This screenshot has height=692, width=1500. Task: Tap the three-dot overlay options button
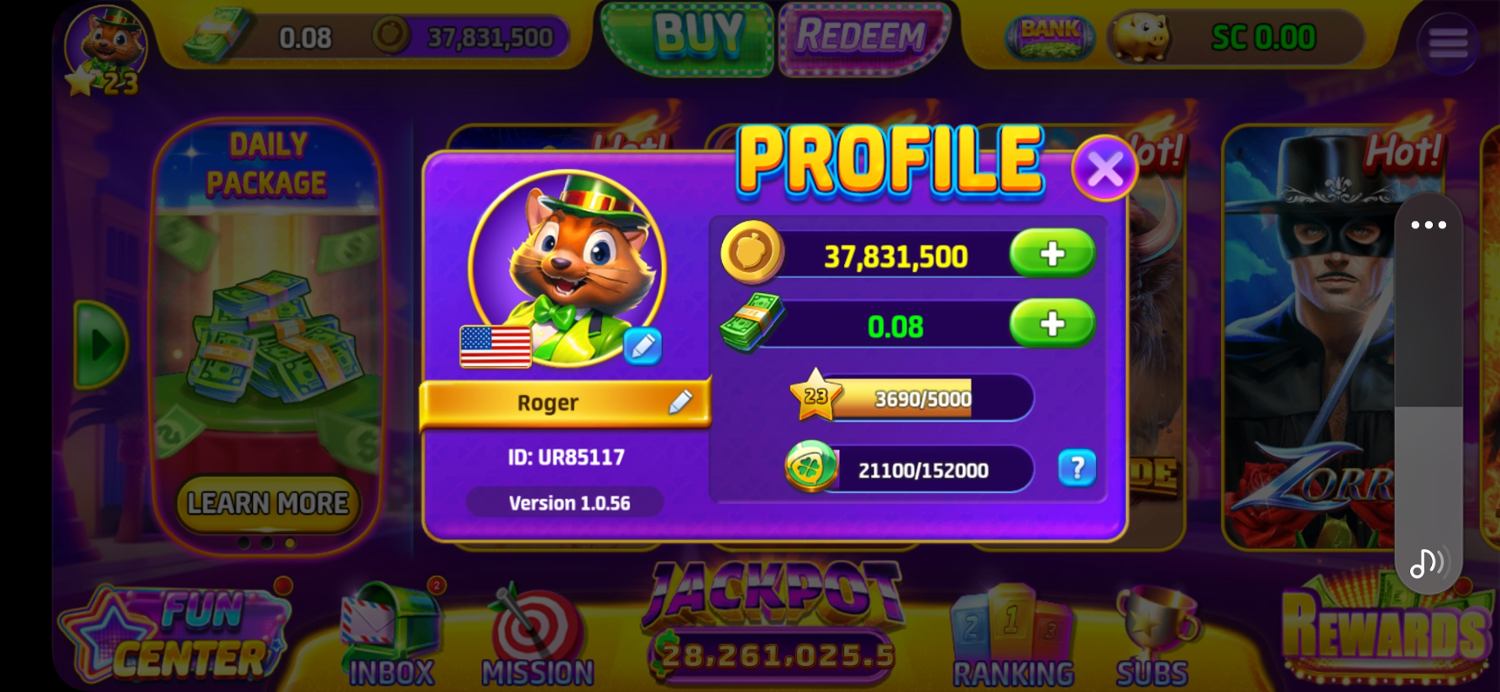click(1428, 225)
